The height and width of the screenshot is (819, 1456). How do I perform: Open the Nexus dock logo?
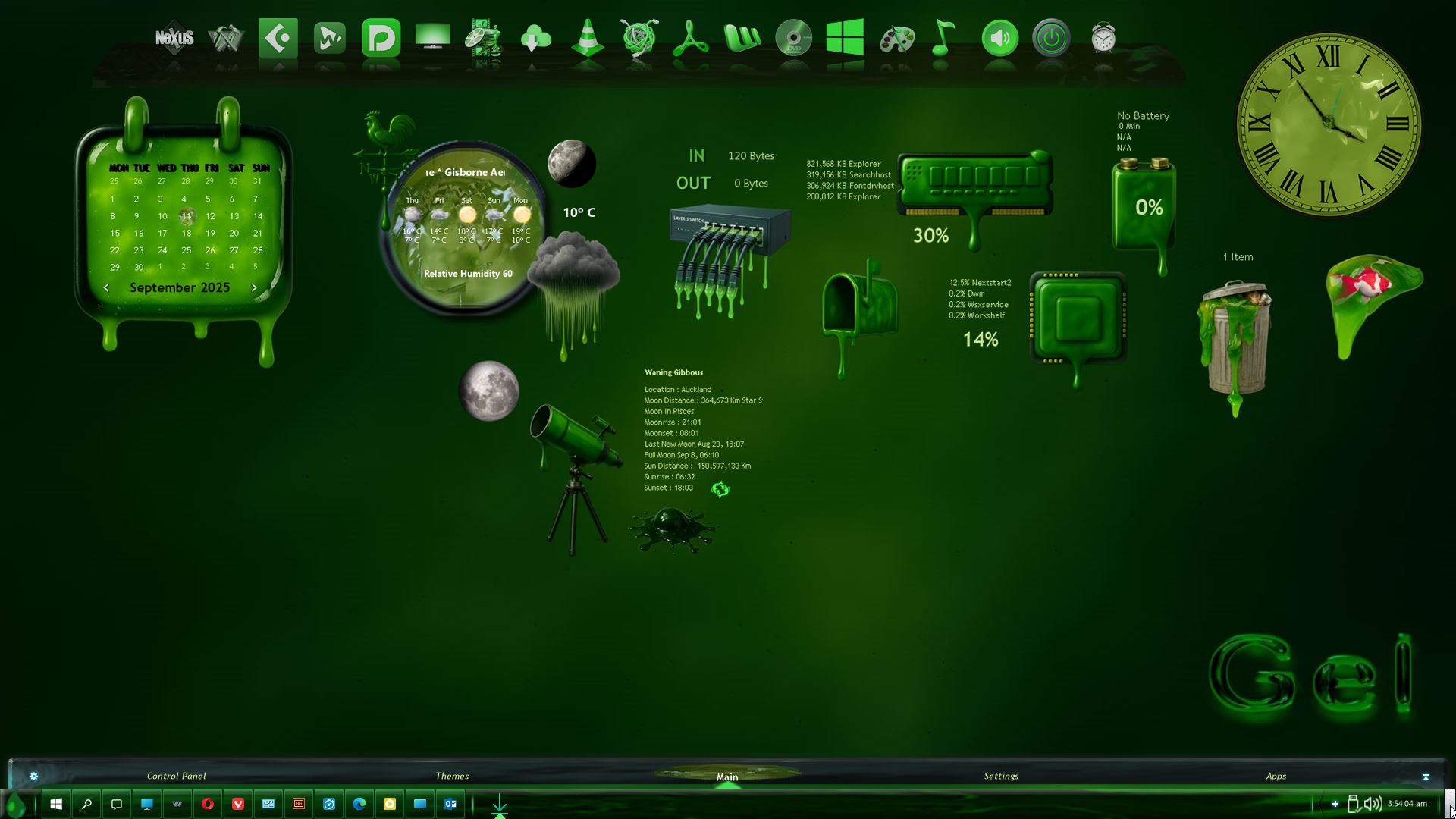pyautogui.click(x=174, y=37)
